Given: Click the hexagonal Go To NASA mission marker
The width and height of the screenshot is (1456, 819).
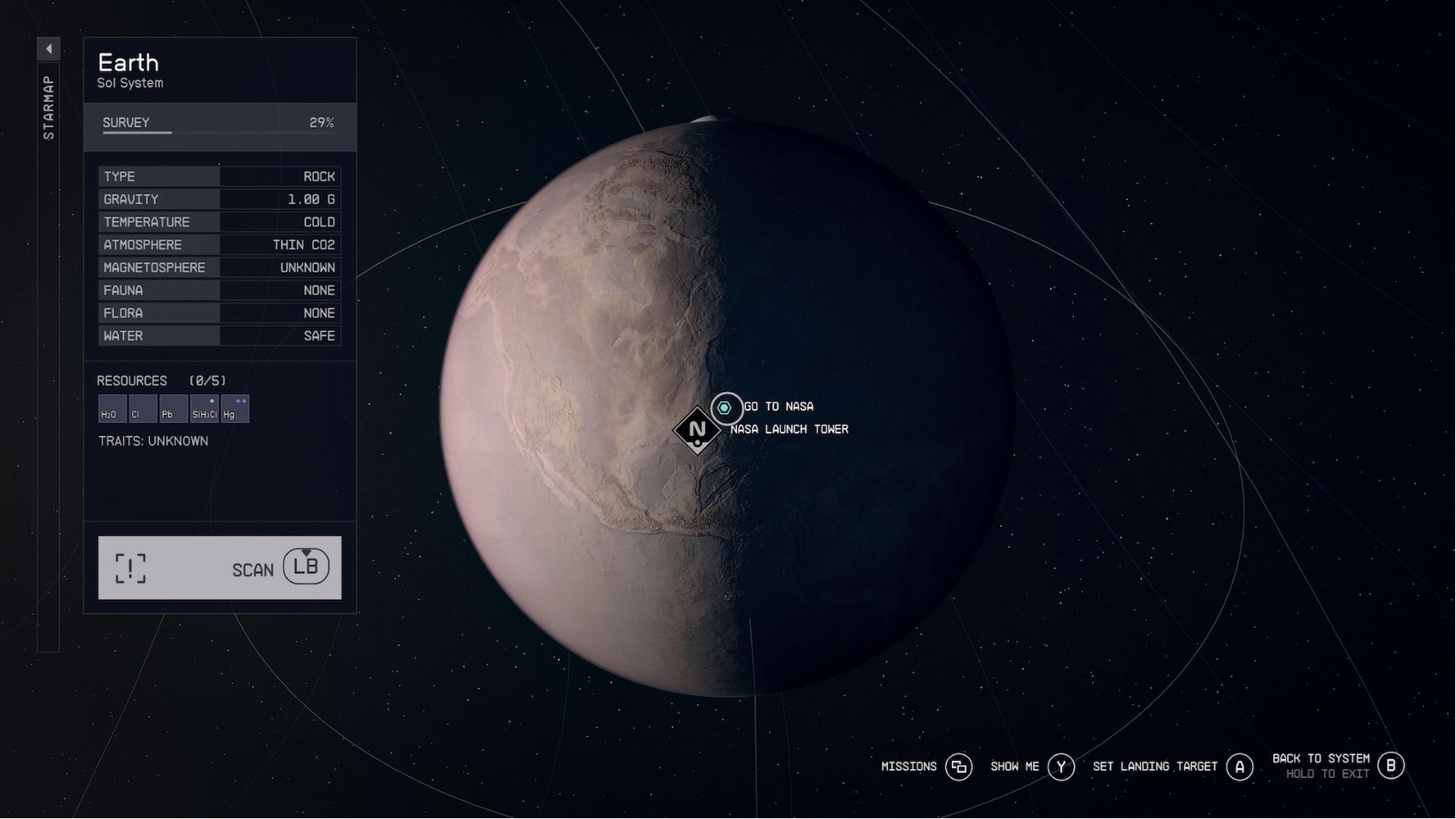Looking at the screenshot, I should click(x=725, y=408).
